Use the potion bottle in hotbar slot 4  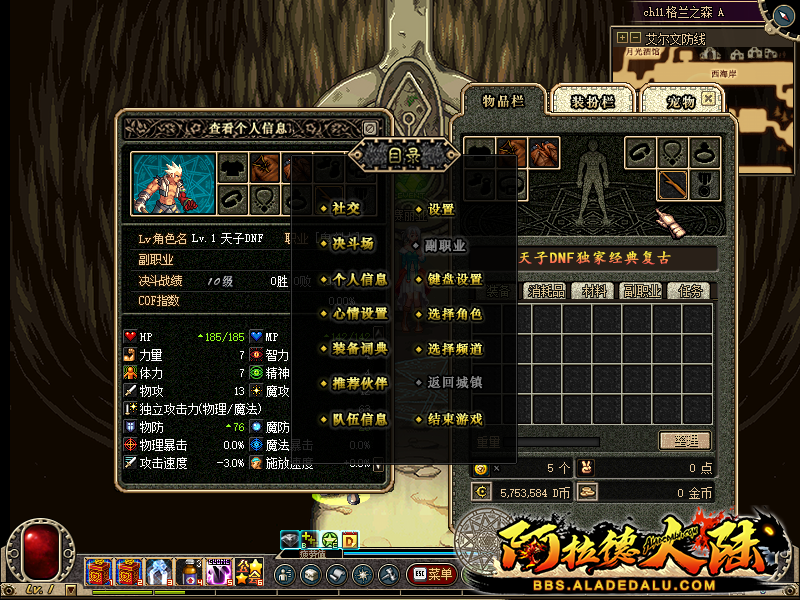pos(188,572)
